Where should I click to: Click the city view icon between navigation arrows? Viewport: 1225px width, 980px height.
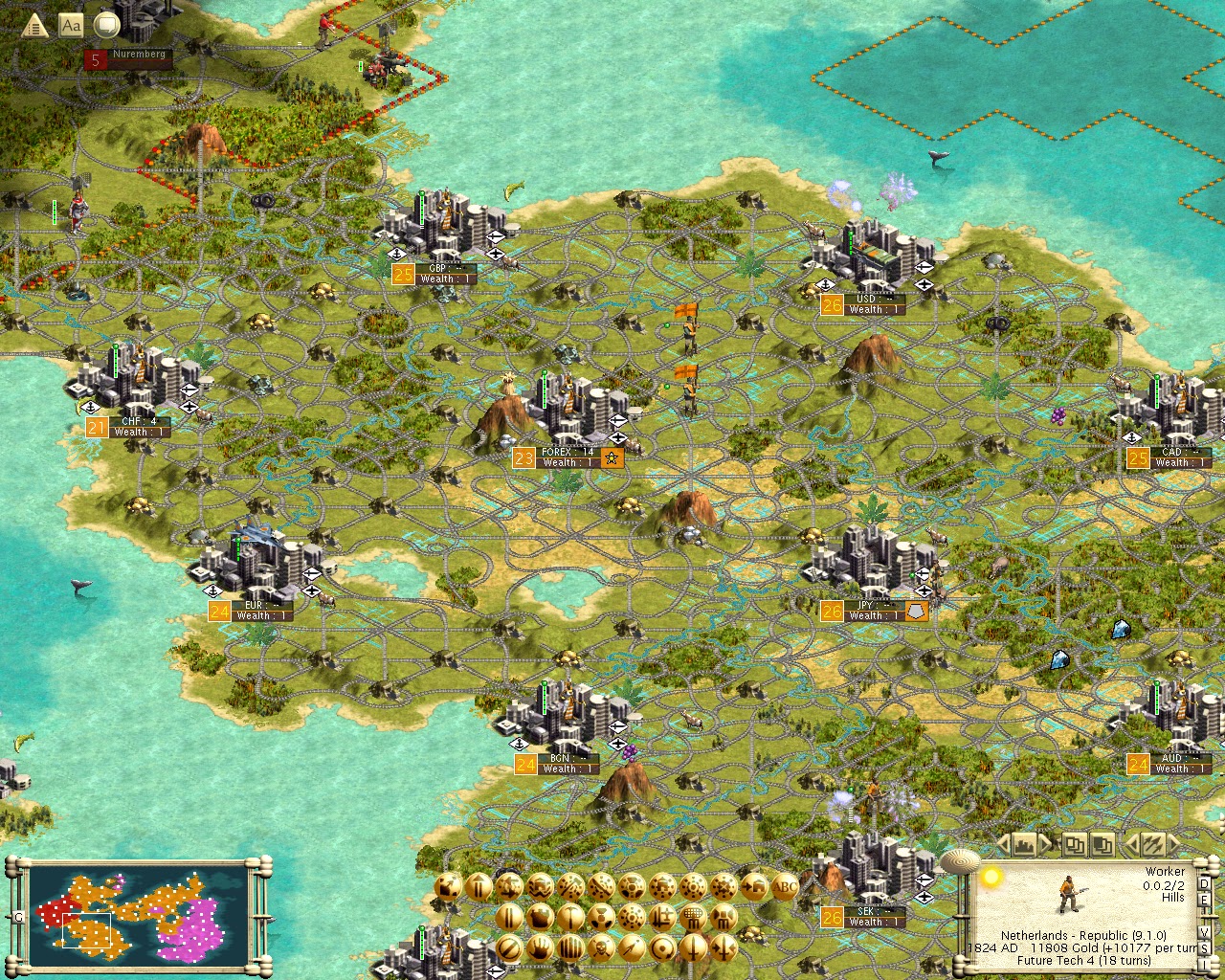tap(1025, 845)
